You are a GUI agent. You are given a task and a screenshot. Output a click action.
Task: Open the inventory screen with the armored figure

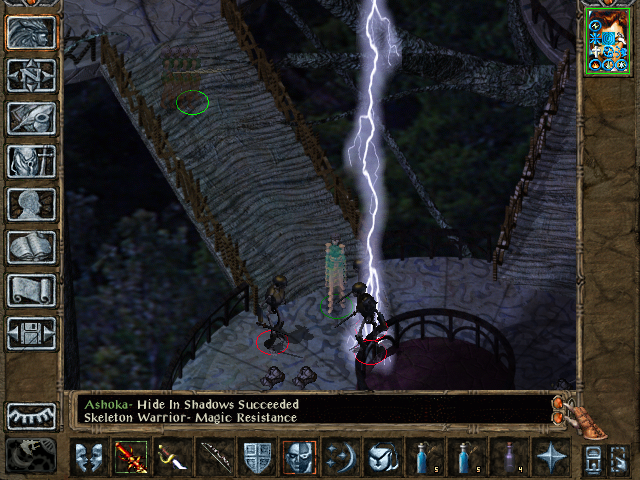pyautogui.click(x=31, y=161)
